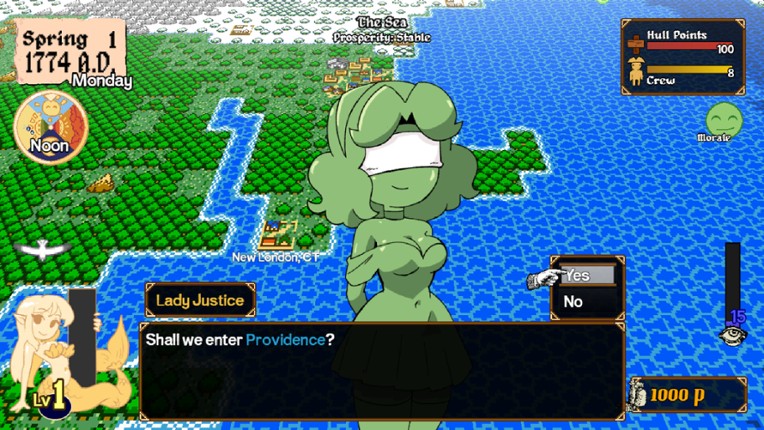Advance the Lady Justice dialogue box
The image size is (764, 430).
[x=381, y=370]
